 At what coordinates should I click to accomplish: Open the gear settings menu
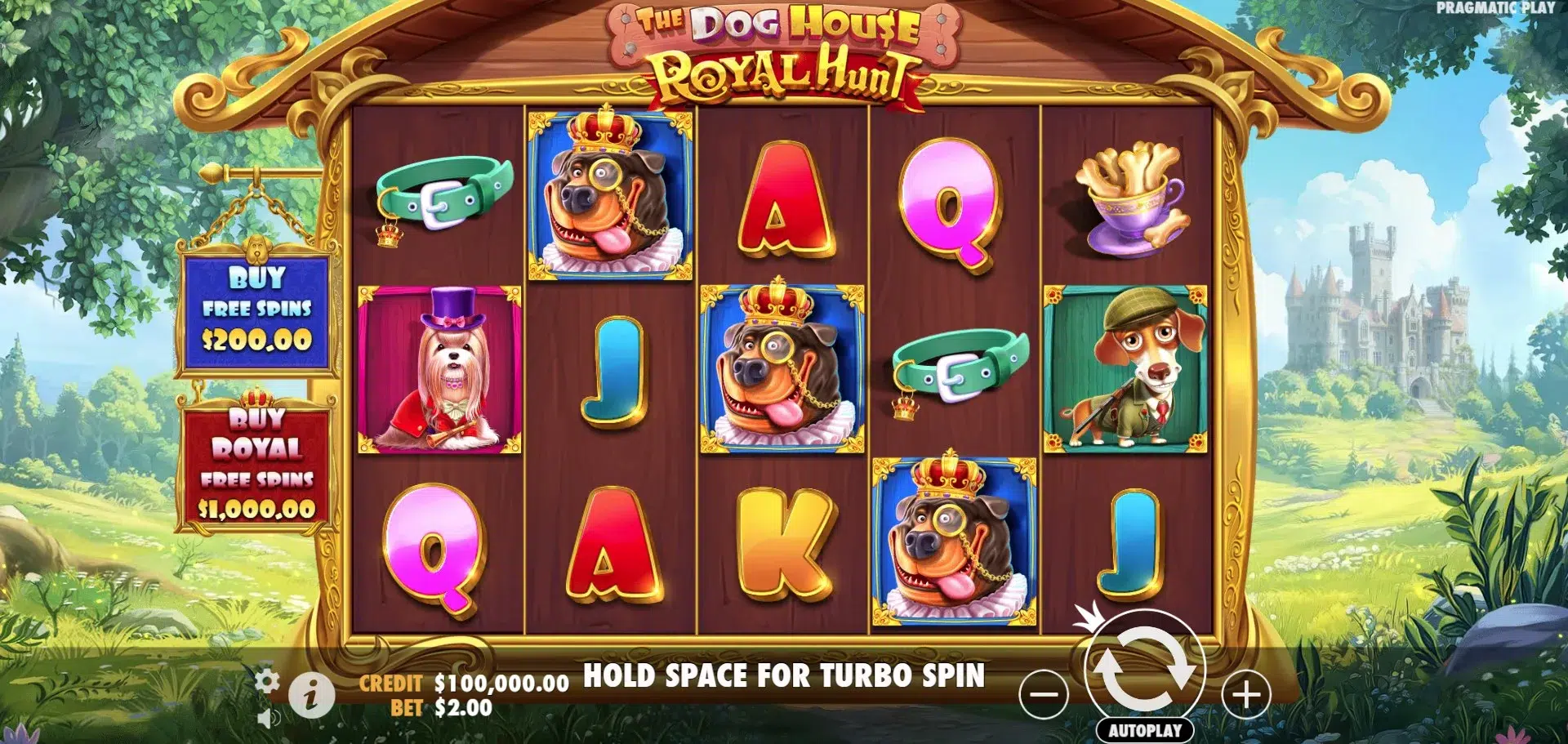coord(267,680)
